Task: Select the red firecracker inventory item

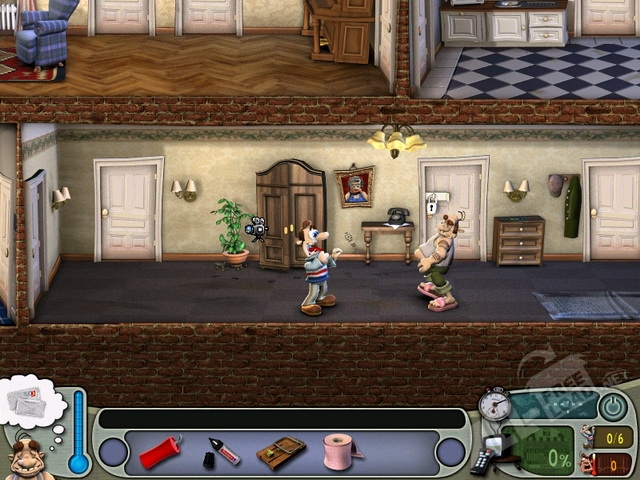Action: 160,452
